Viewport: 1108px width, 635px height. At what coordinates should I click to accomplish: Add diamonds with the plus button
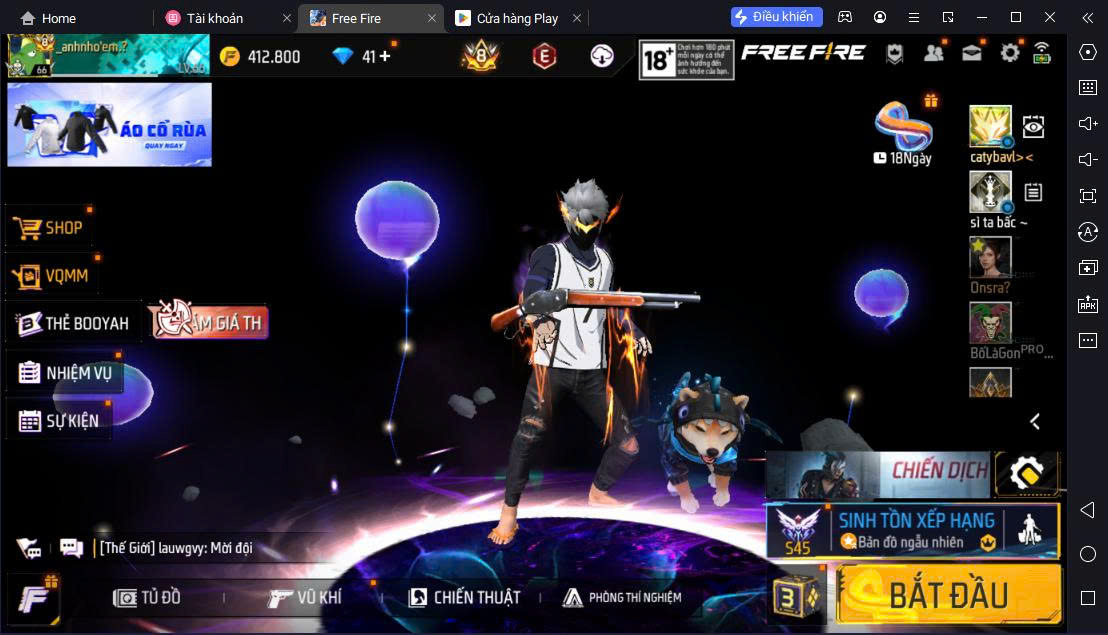385,56
